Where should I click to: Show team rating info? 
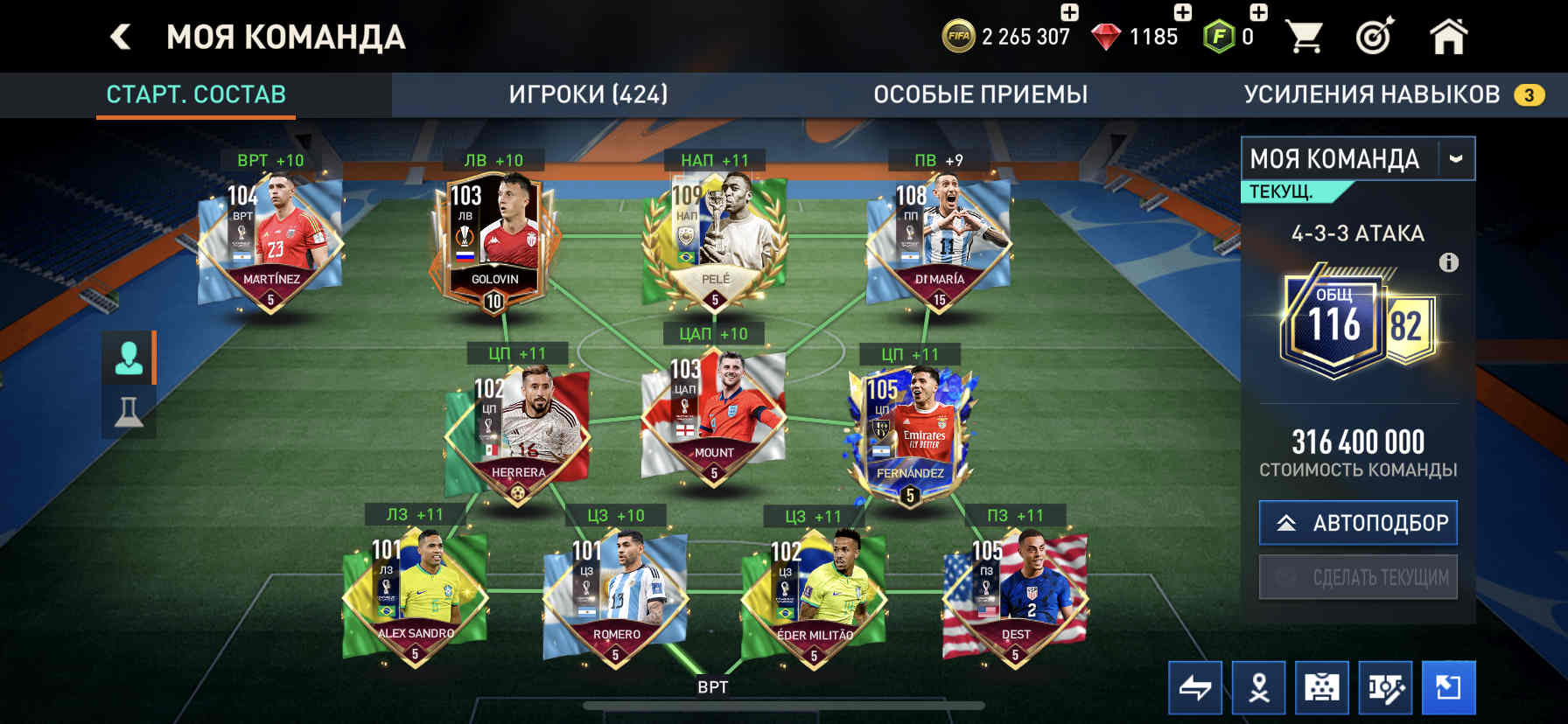(x=1448, y=262)
